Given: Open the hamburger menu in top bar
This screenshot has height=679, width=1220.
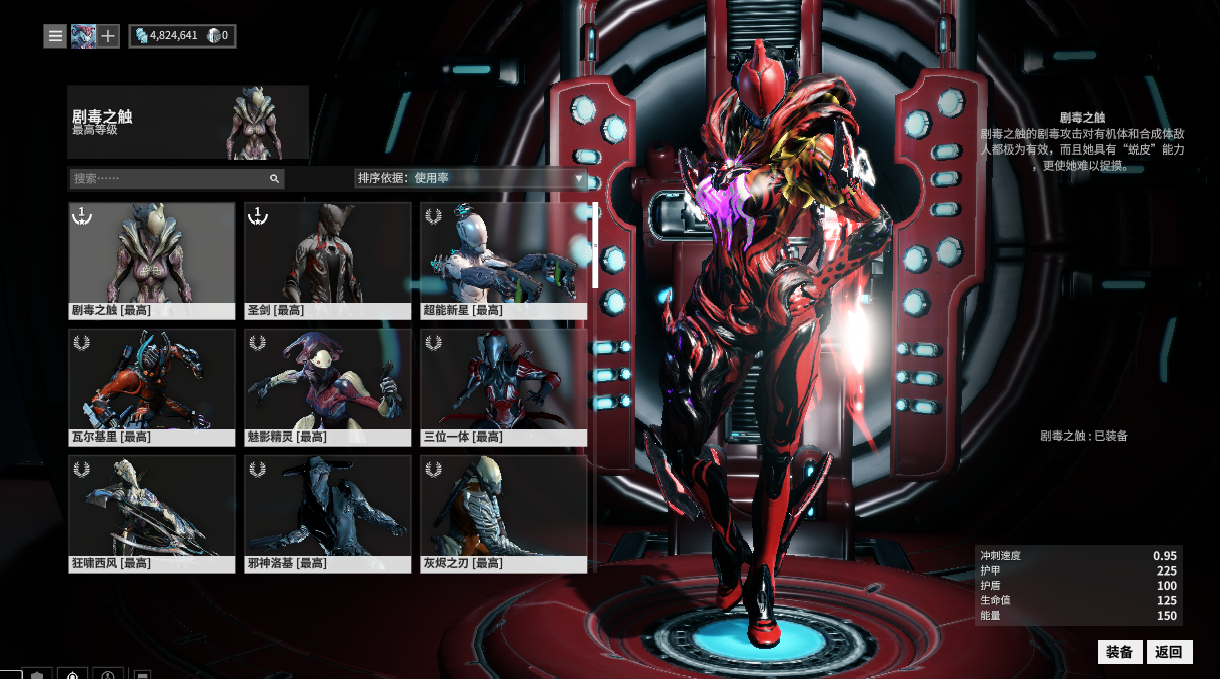Looking at the screenshot, I should coord(55,36).
